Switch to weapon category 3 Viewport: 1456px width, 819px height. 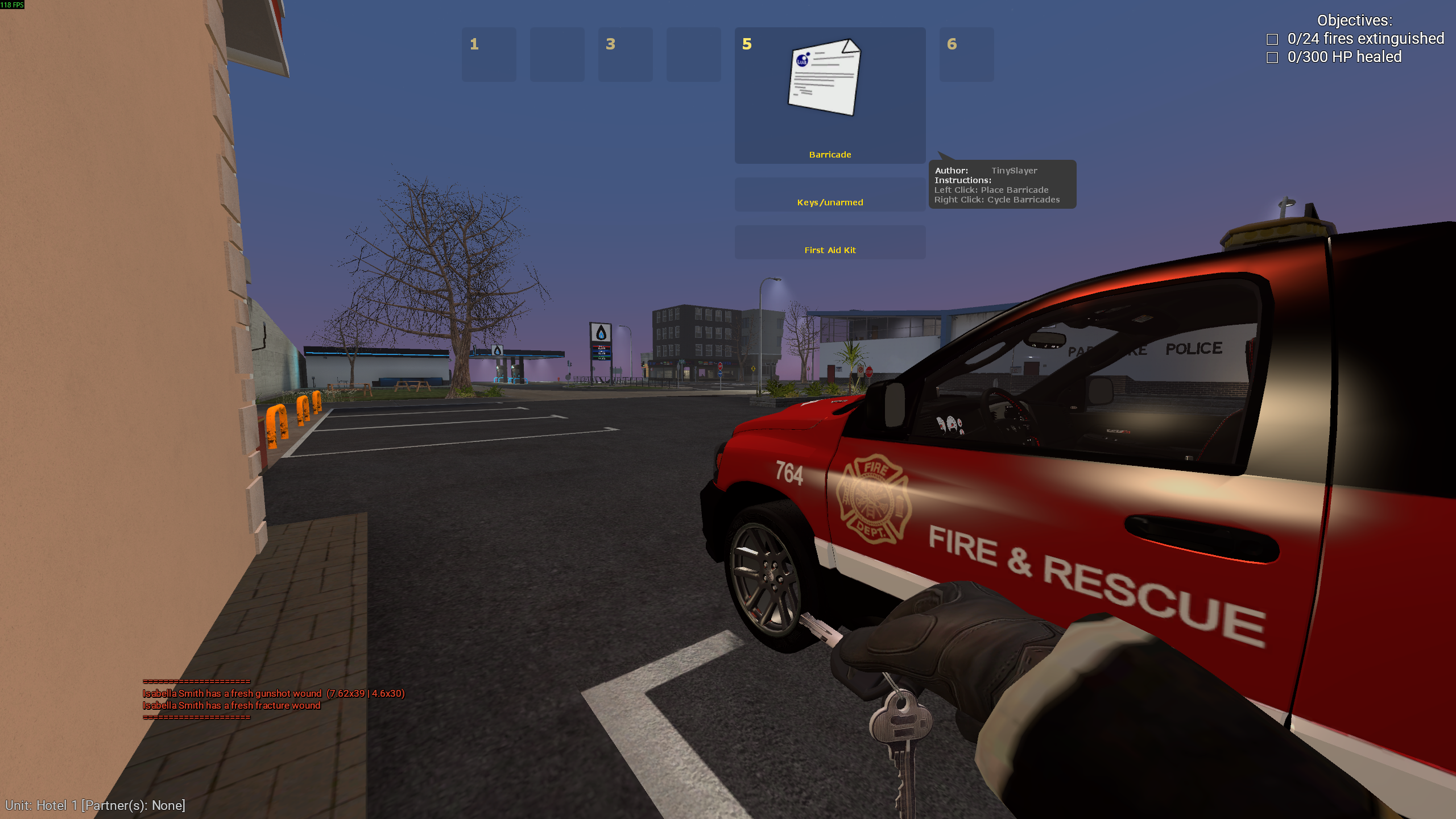point(625,55)
